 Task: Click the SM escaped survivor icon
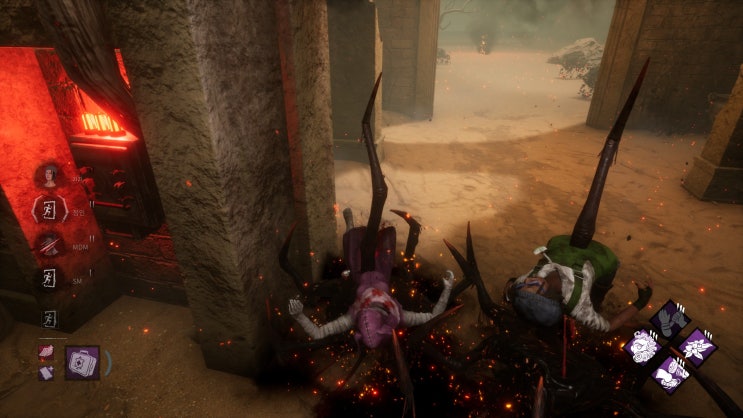(47, 279)
